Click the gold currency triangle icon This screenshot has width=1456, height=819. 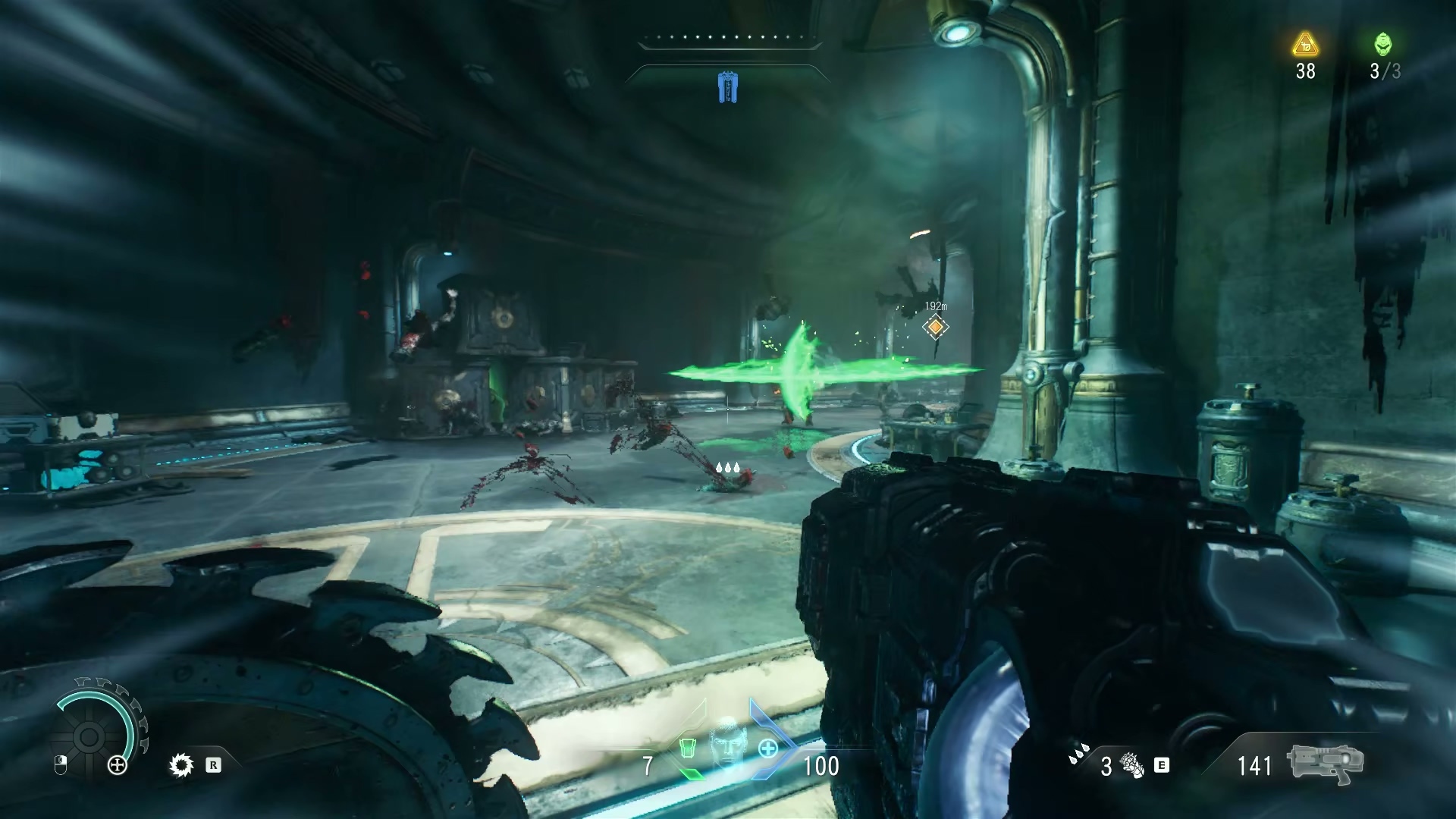(x=1305, y=45)
